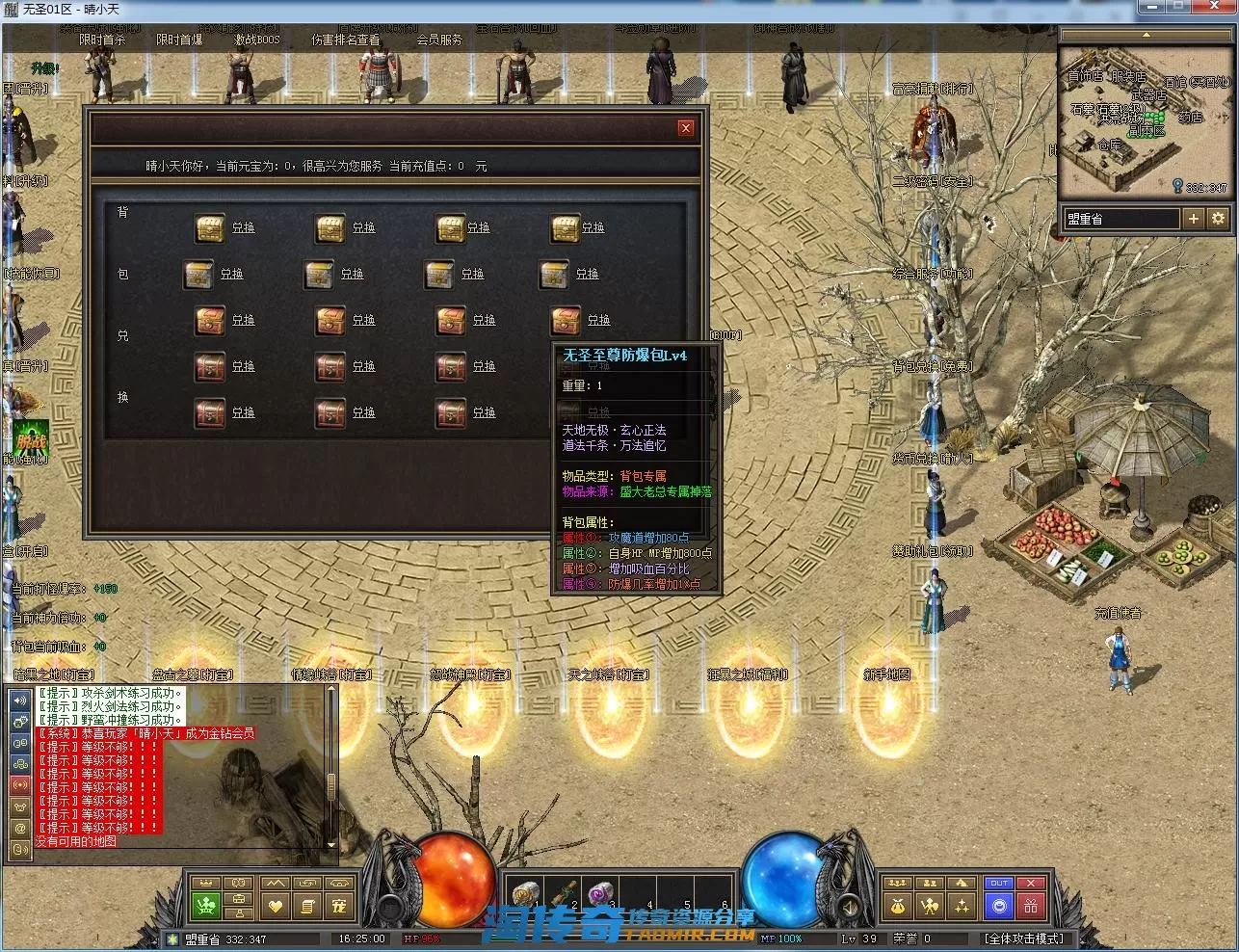Minimize the game window
This screenshot has height=952, width=1239.
[1151, 8]
